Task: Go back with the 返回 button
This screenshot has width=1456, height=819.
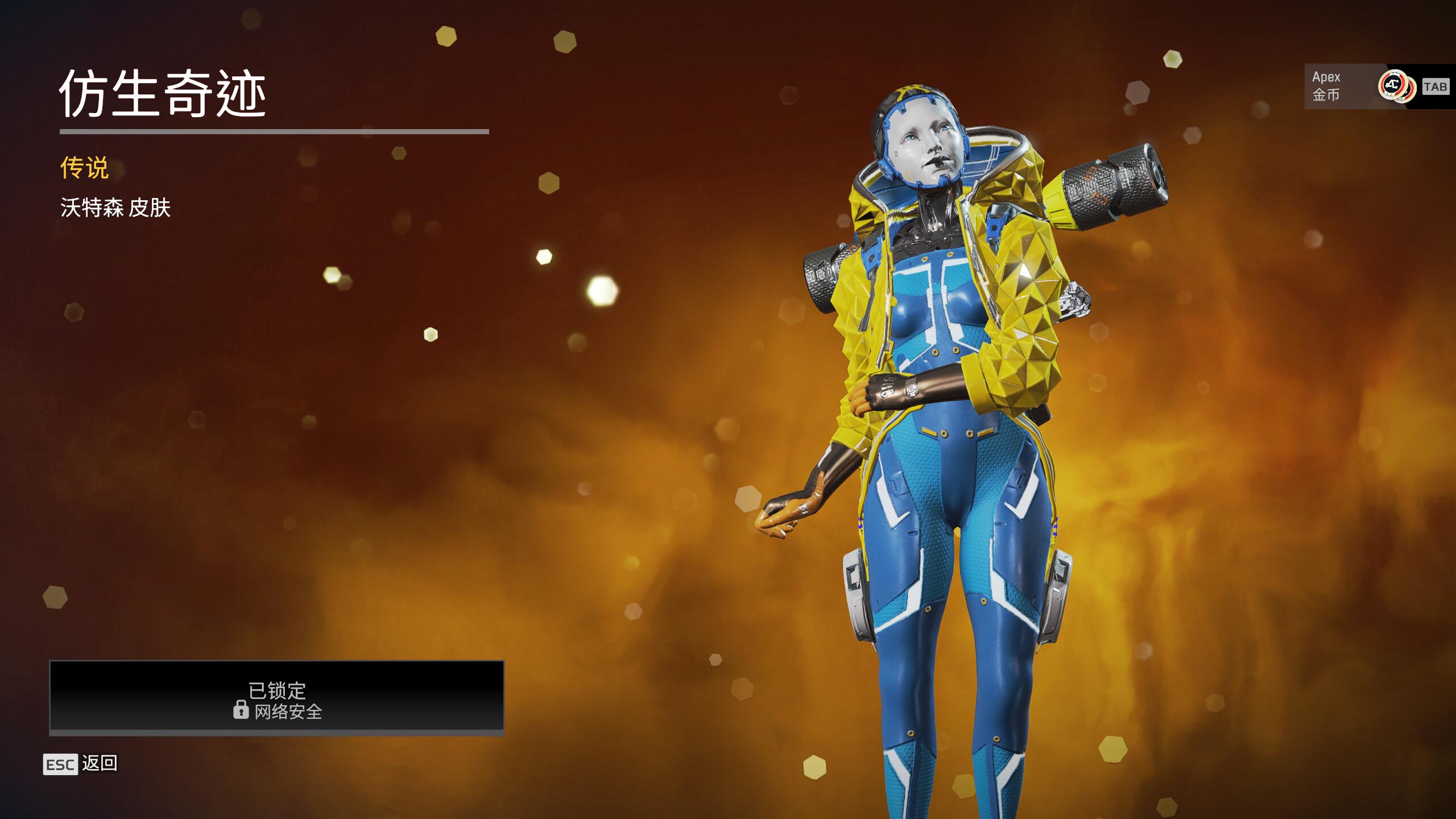Action: (x=81, y=764)
